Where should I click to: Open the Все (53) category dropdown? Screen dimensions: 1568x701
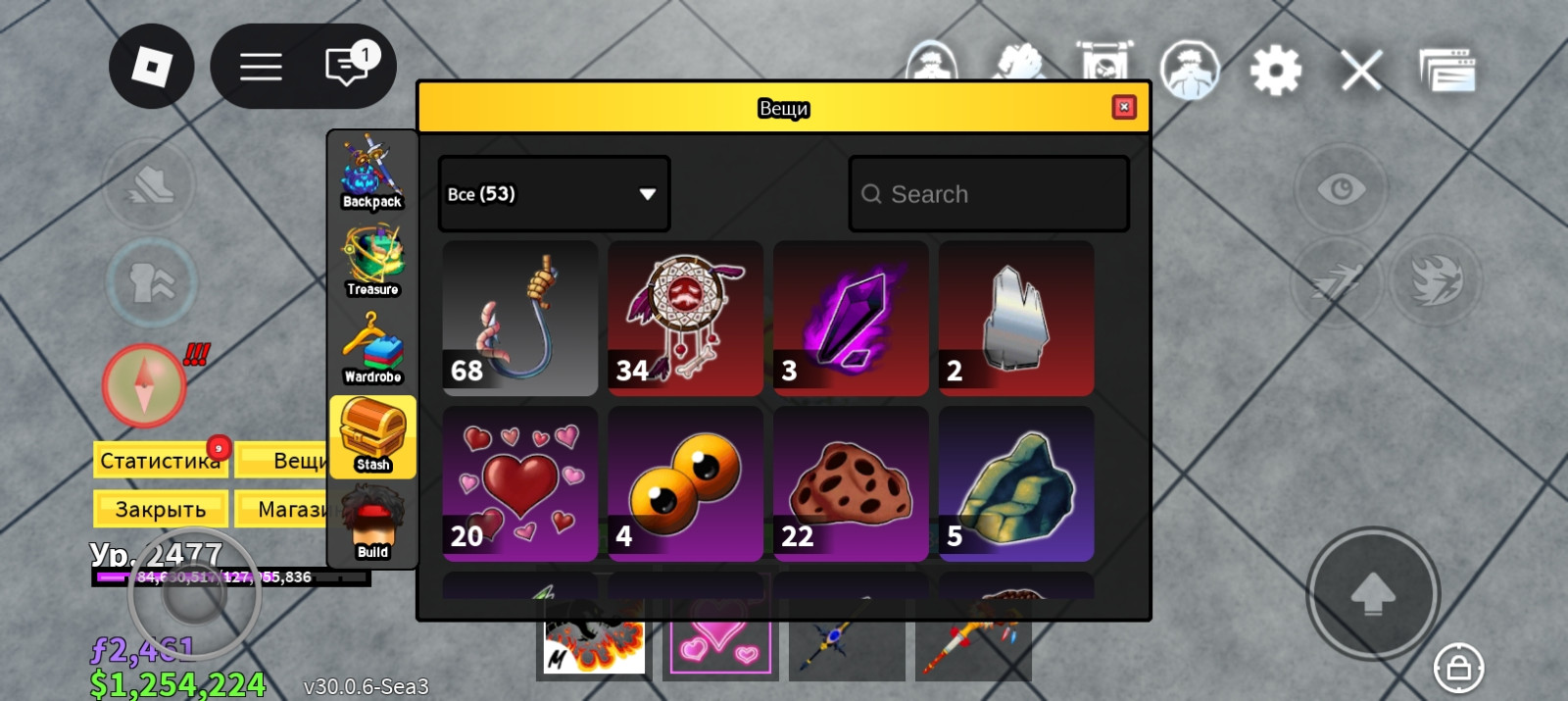pos(554,194)
